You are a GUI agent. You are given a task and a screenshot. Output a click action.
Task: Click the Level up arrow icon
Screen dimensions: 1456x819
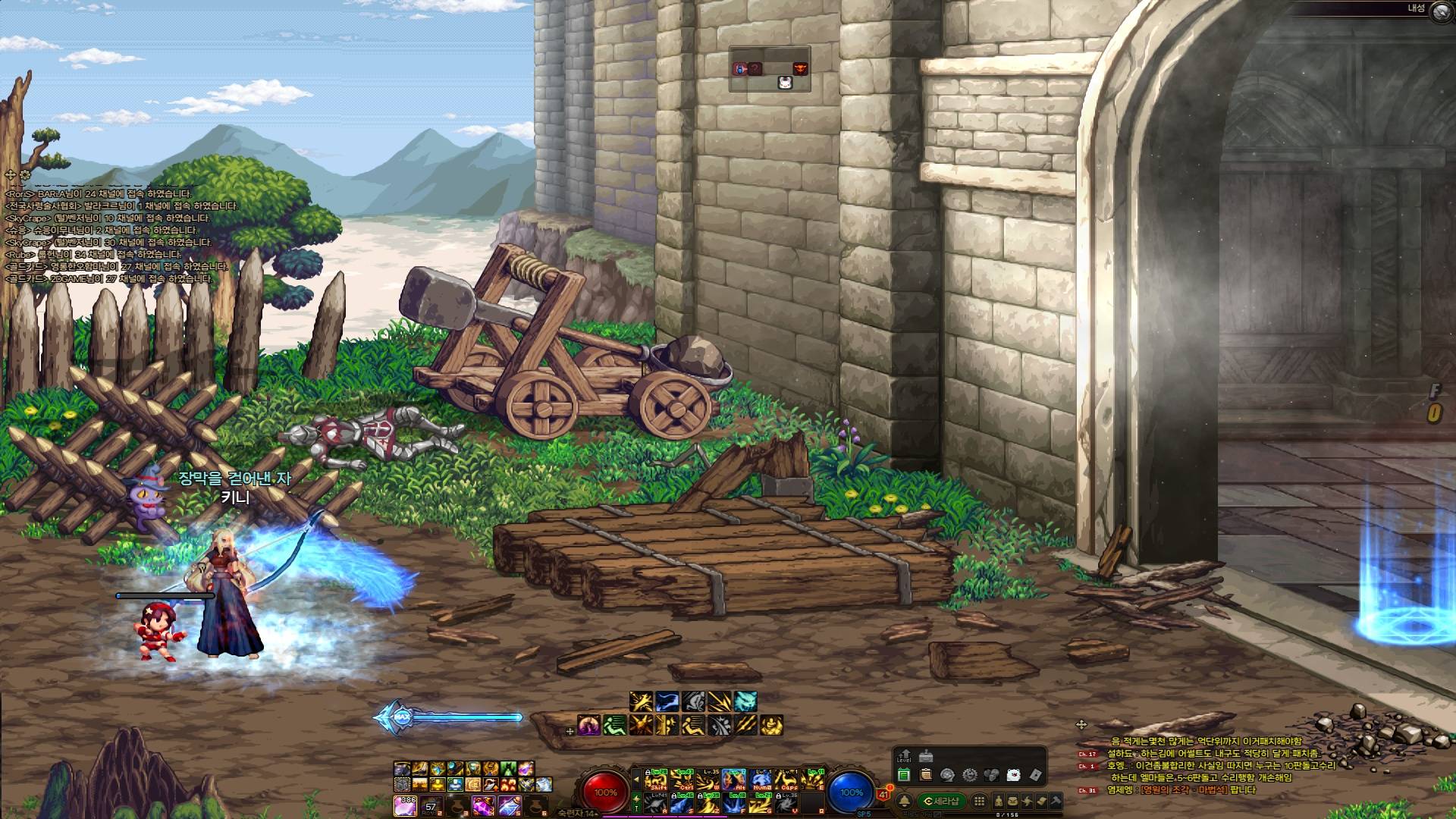[904, 757]
